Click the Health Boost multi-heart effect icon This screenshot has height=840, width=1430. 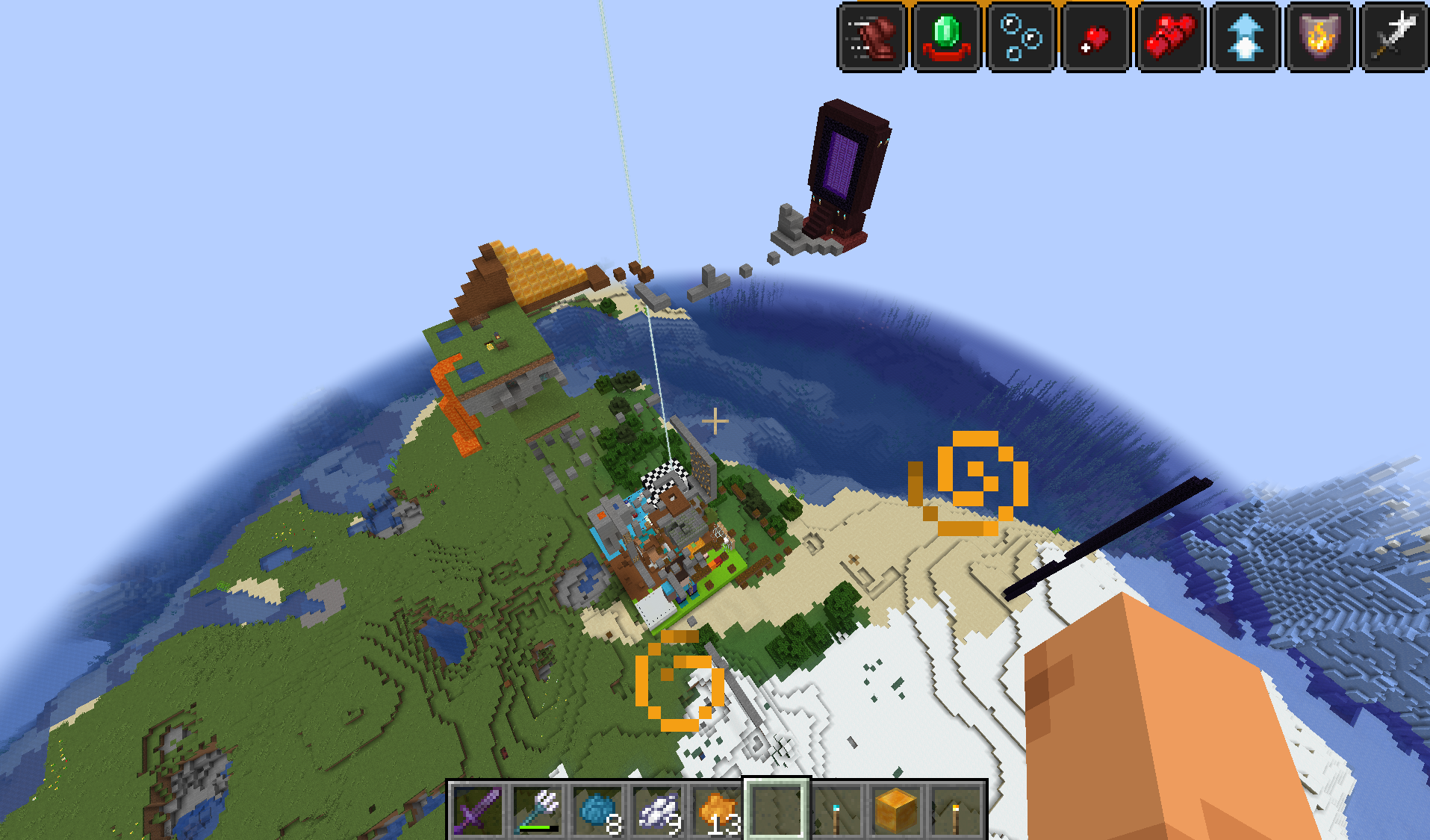pyautogui.click(x=1171, y=37)
